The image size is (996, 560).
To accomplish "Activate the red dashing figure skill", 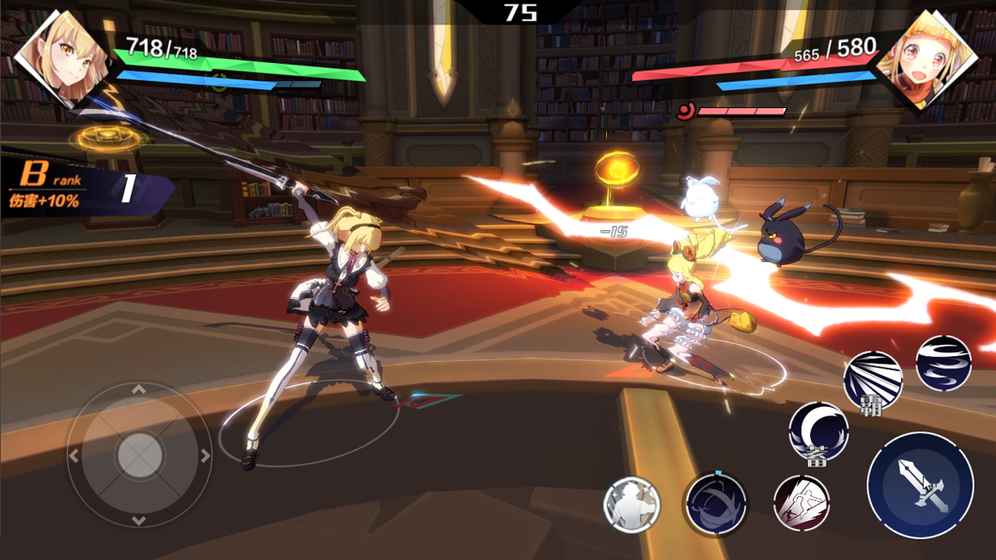I will 801,501.
